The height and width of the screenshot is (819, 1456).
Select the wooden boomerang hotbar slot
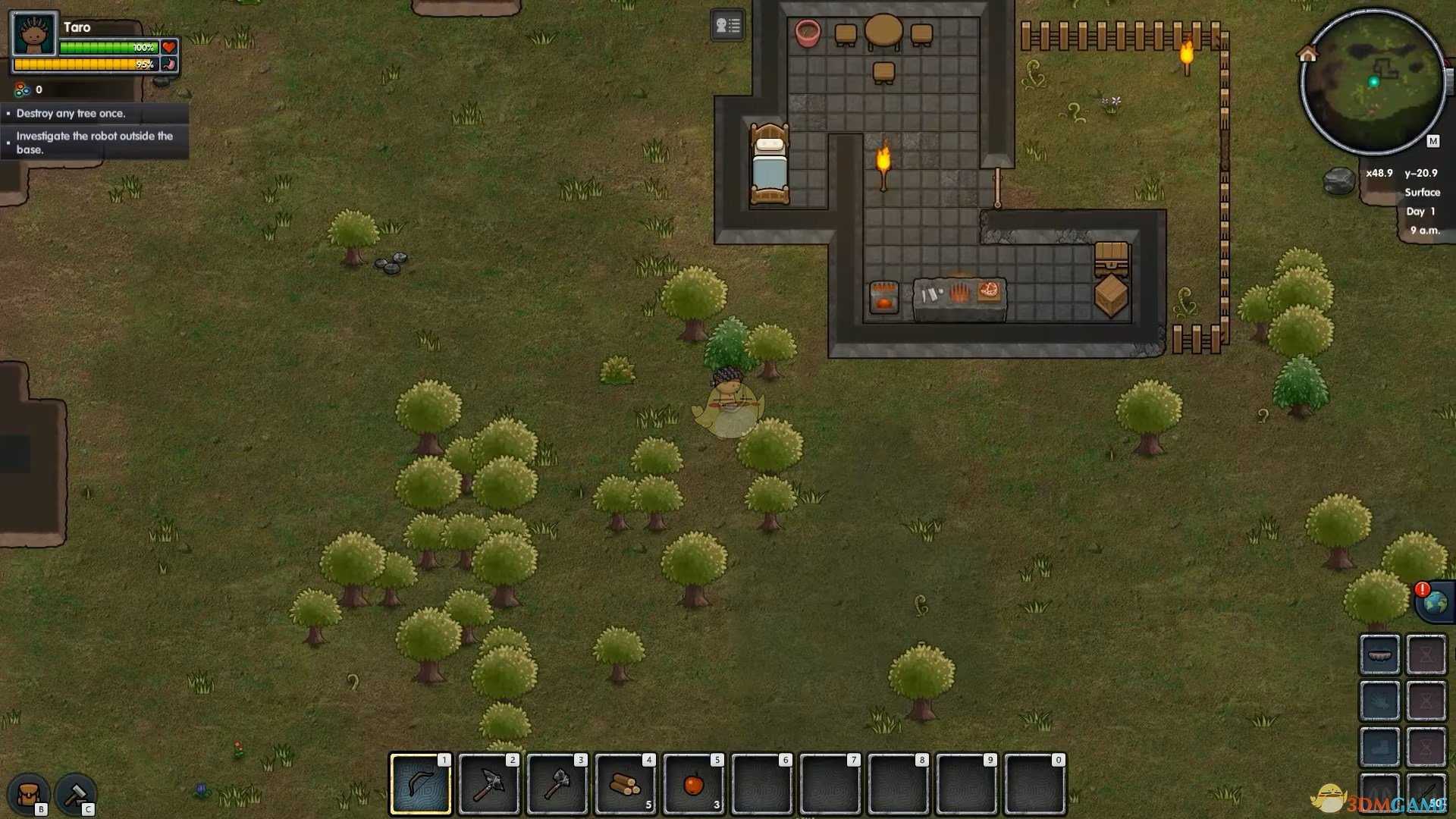pyautogui.click(x=420, y=783)
